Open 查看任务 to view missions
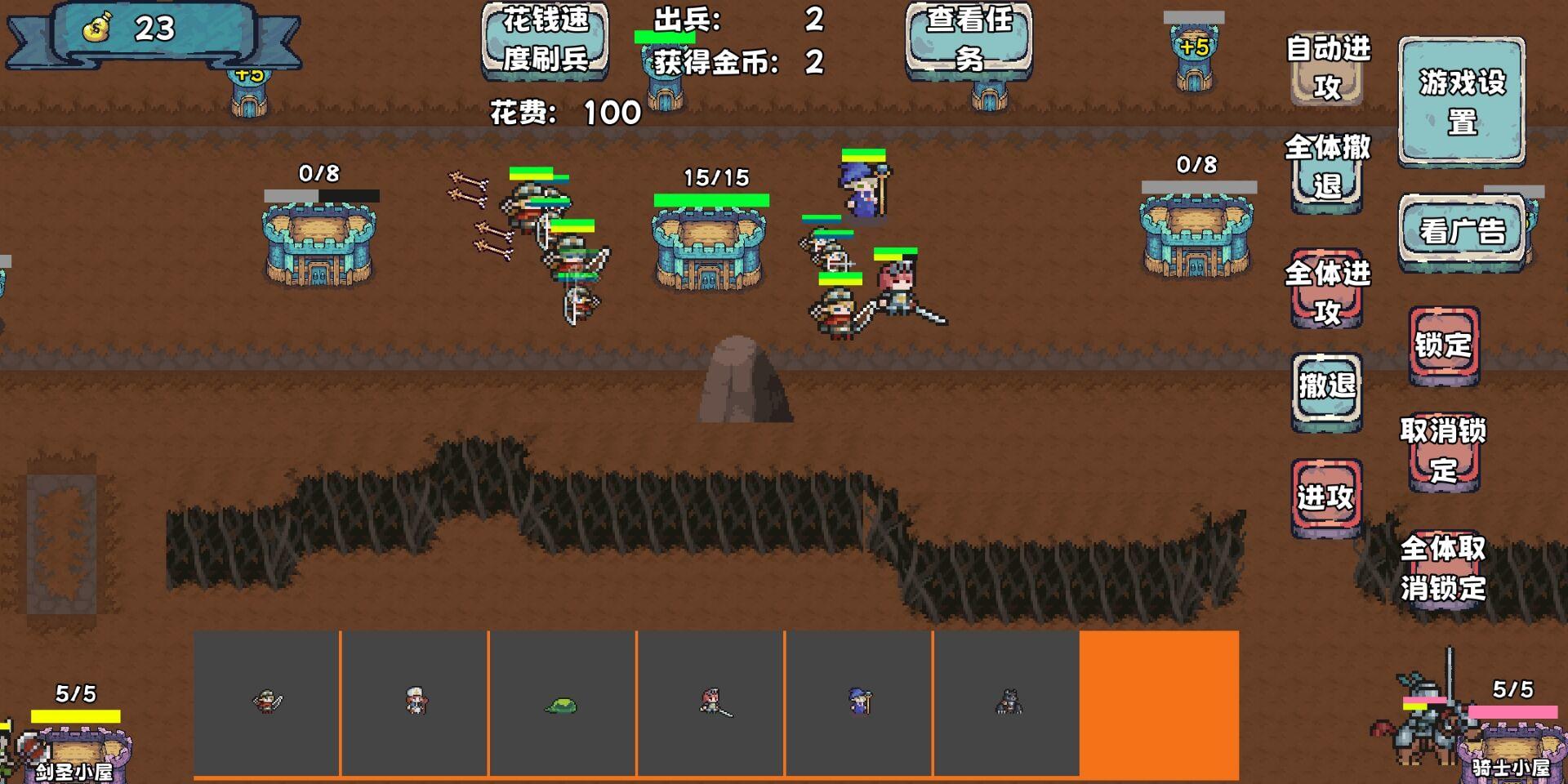The width and height of the screenshot is (1568, 784). 969,40
